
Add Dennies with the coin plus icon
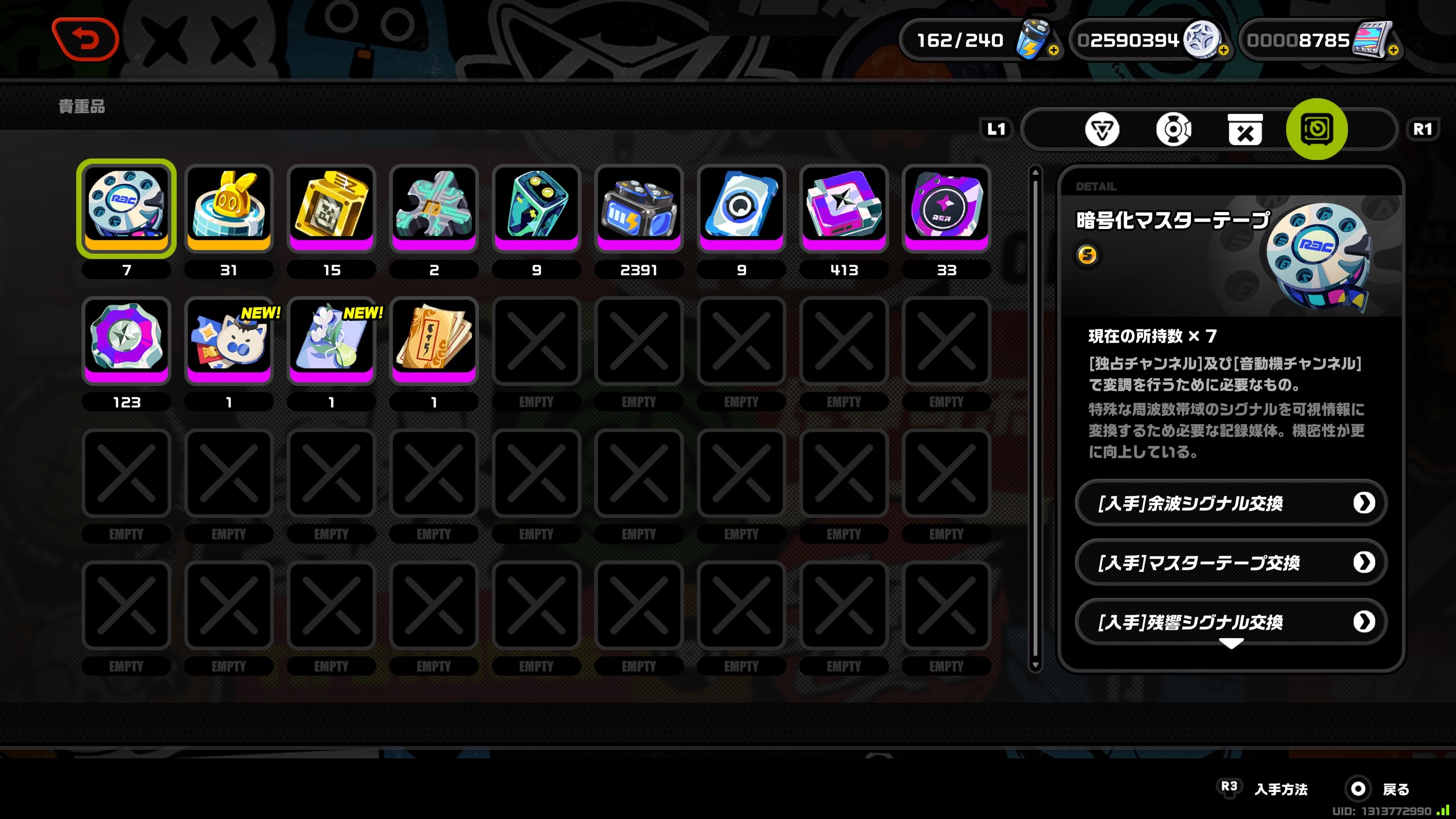[x=1224, y=50]
